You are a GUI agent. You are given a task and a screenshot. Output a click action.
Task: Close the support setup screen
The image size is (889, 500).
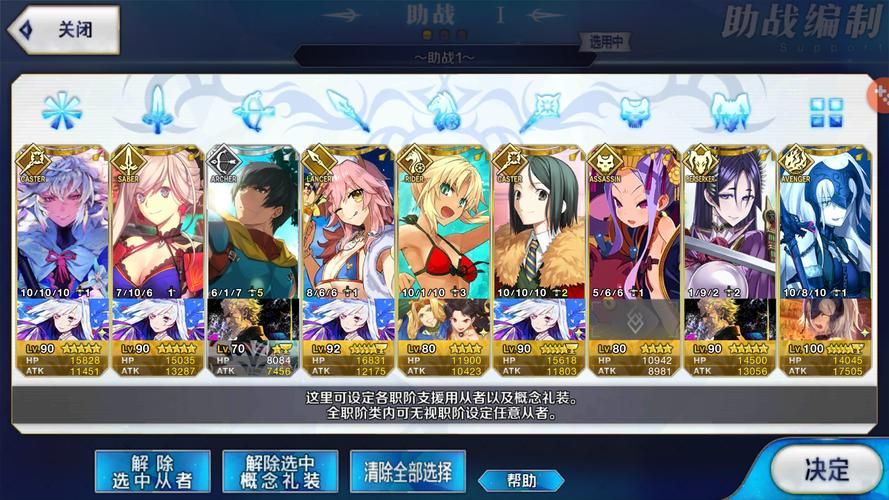point(60,29)
